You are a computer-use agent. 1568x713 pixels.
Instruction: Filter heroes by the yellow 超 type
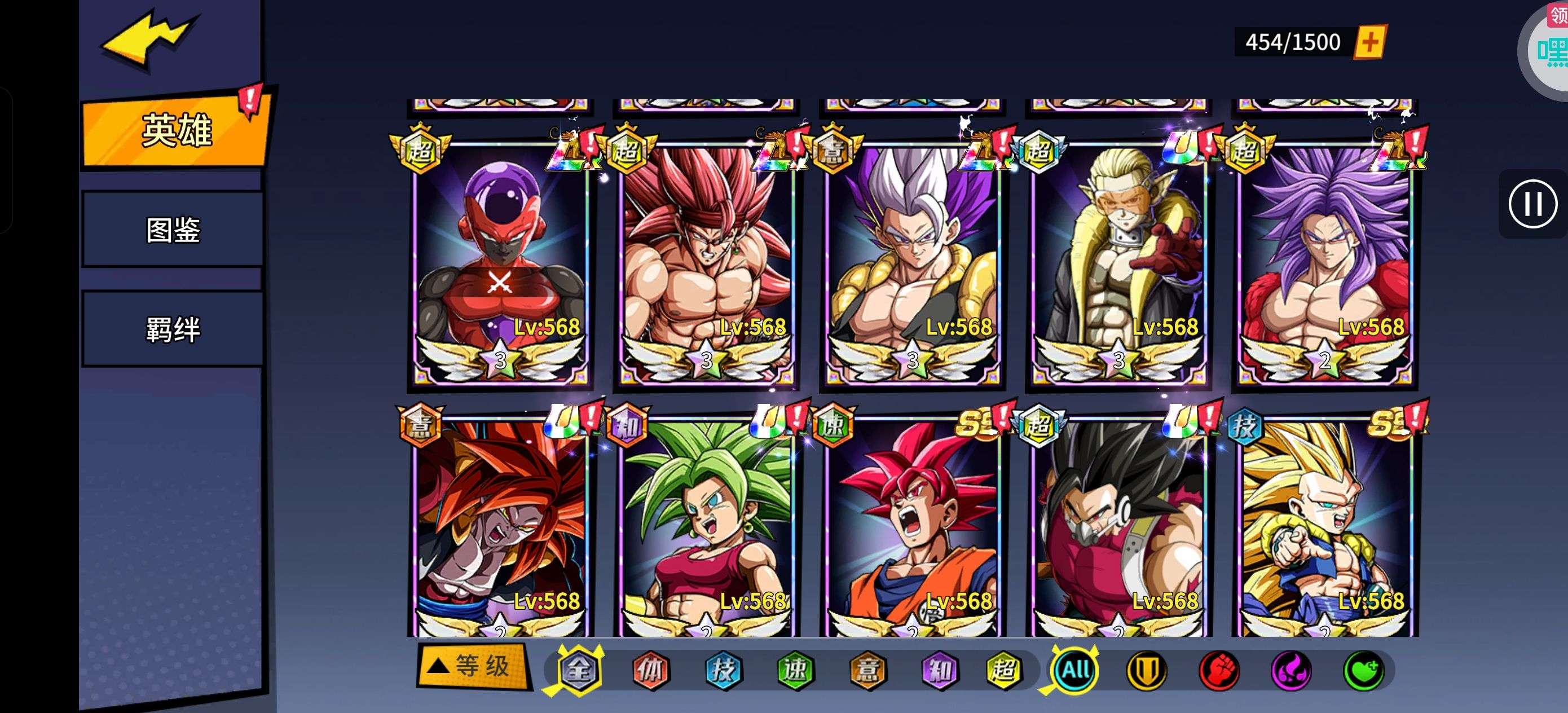pos(1004,670)
